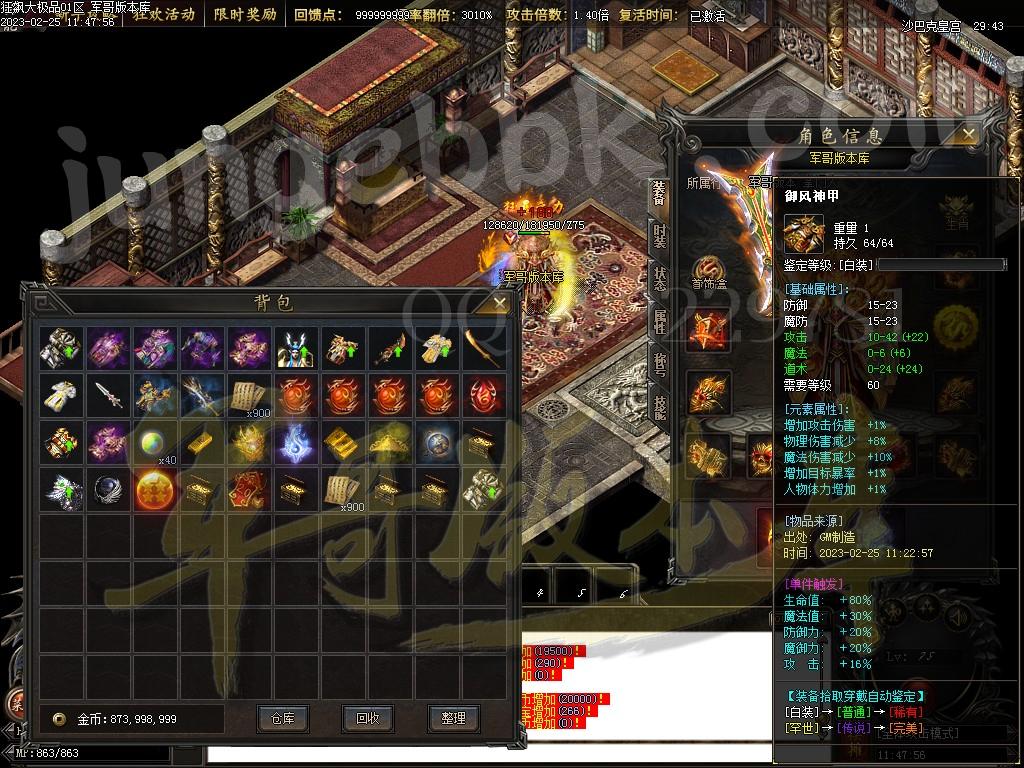This screenshot has width=1024, height=768.
Task: View the 技能 skills tab
Action: pos(659,405)
